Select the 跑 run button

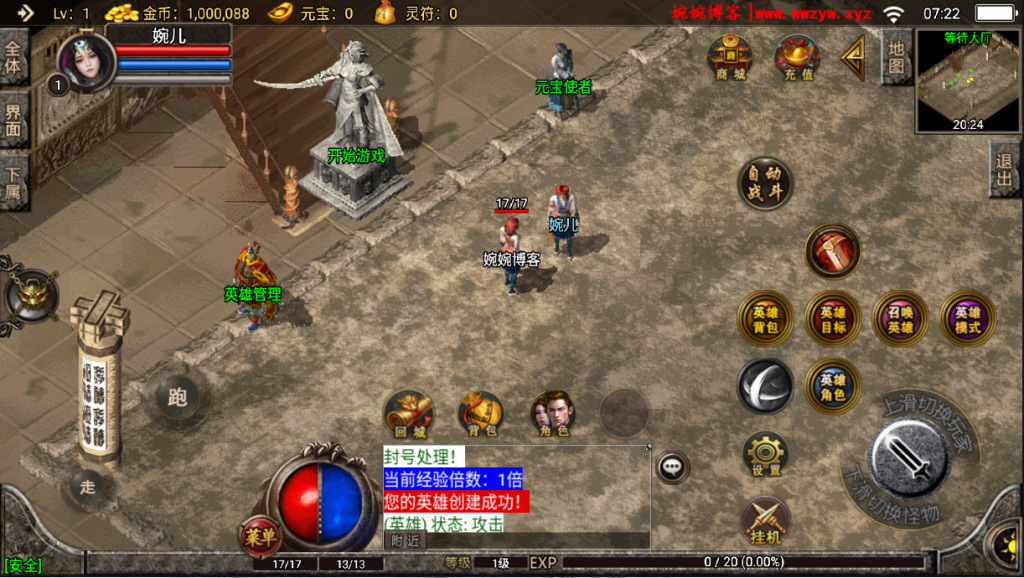tap(177, 398)
